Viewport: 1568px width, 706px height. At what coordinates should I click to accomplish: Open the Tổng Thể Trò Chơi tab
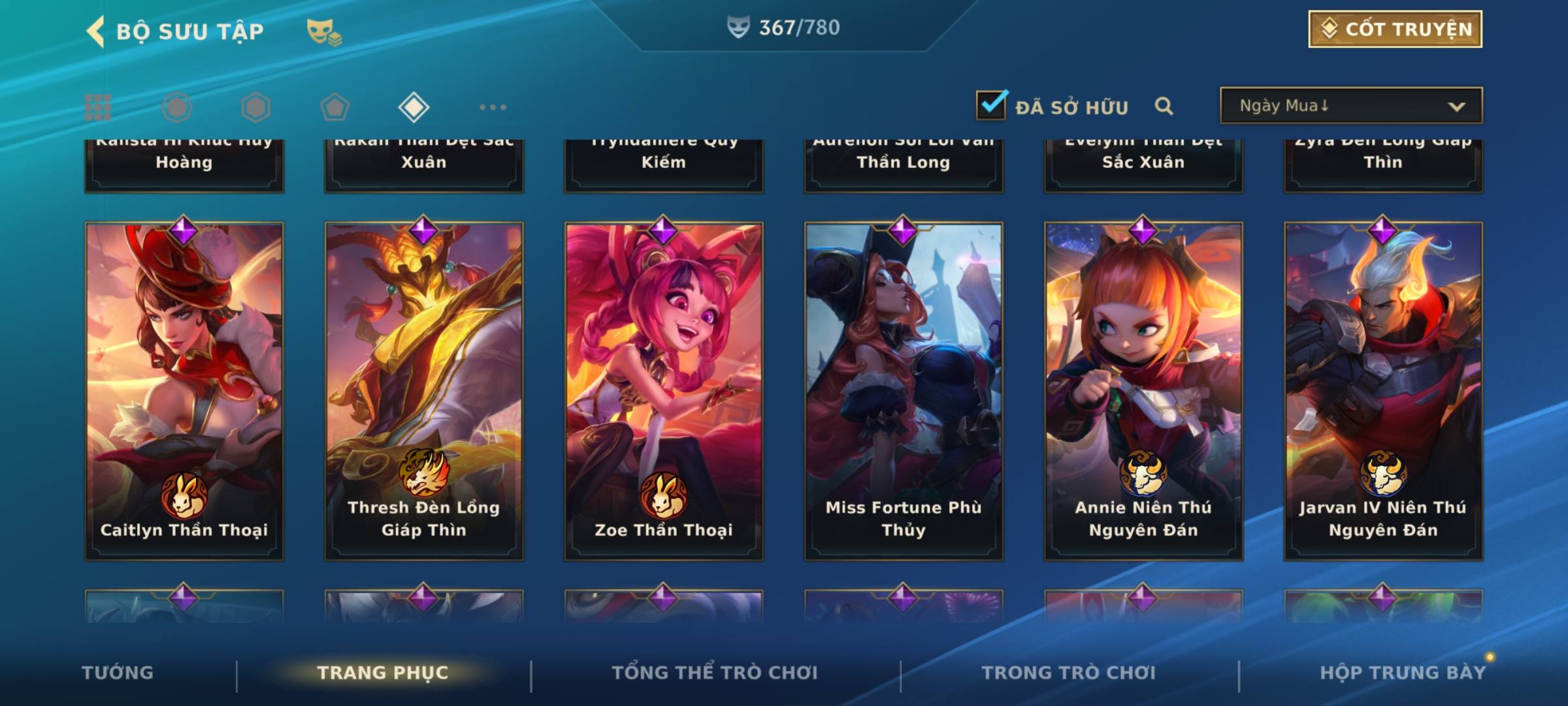tap(715, 673)
